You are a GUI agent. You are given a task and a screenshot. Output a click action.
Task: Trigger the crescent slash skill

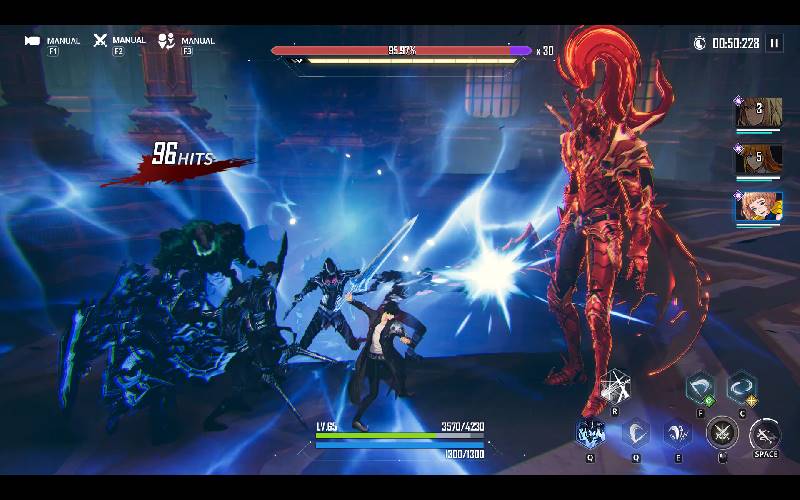[635, 433]
